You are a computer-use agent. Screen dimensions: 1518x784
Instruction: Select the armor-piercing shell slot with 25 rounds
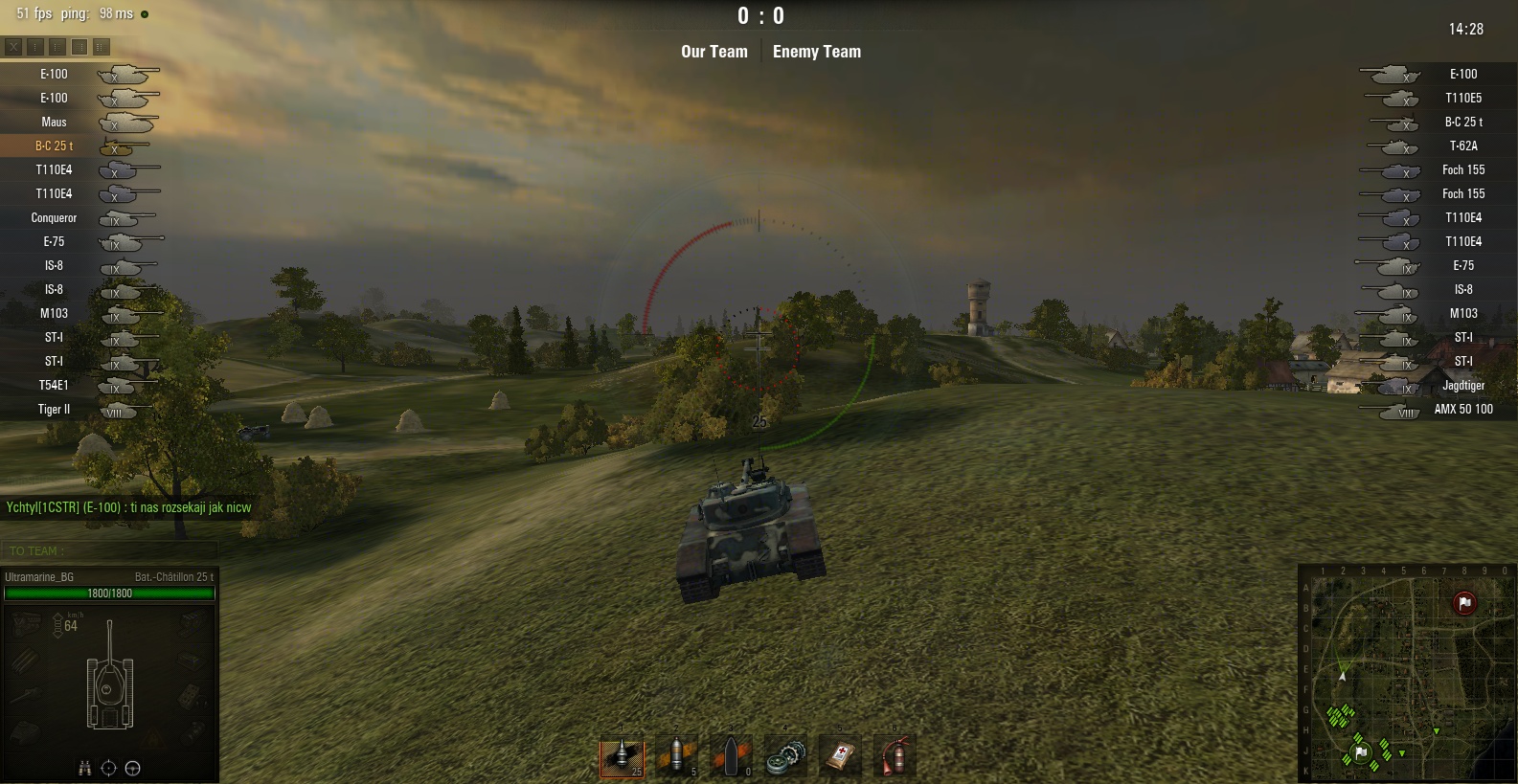pos(622,756)
